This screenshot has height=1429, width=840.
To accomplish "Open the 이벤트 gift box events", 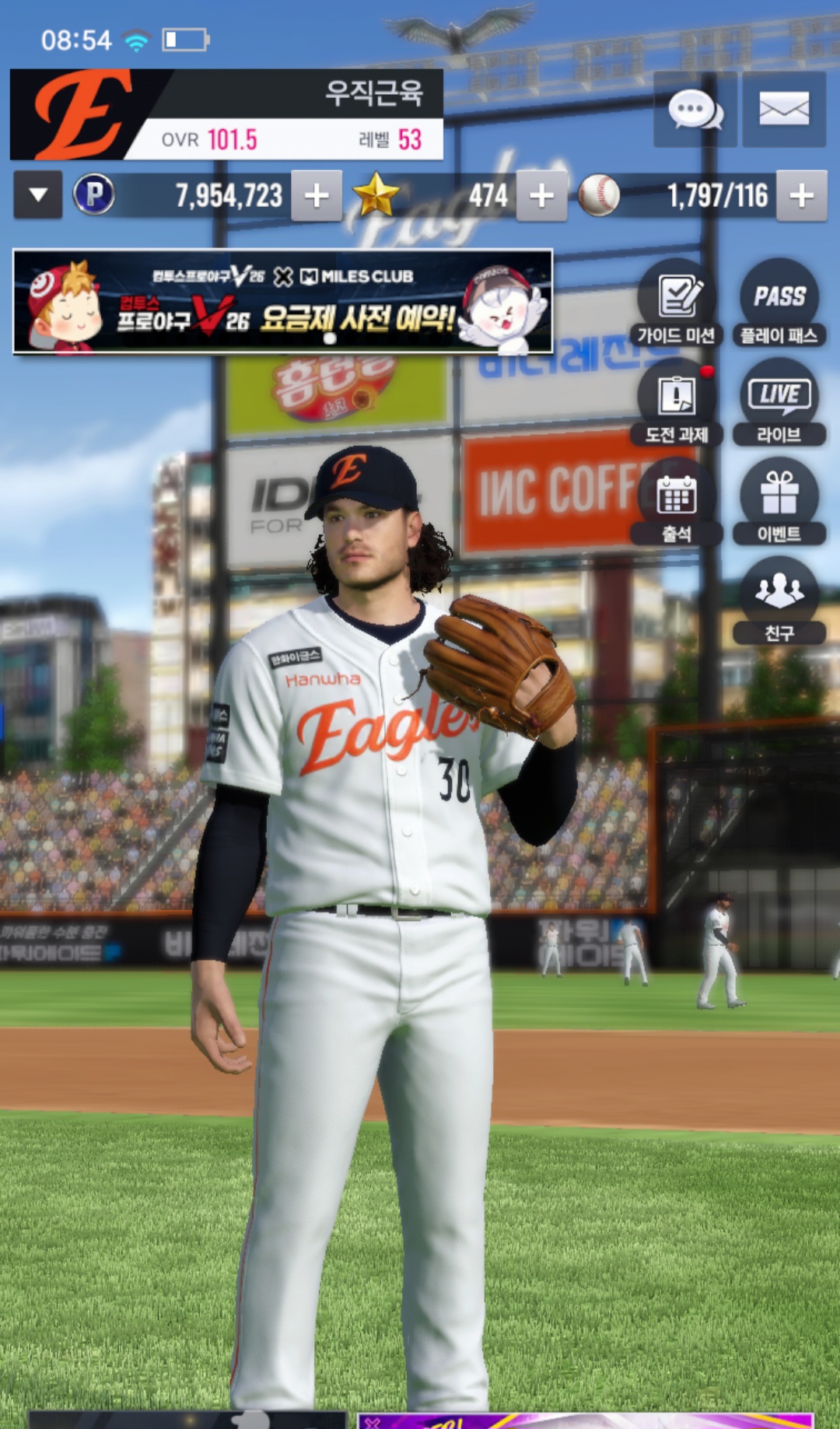I will 779,503.
